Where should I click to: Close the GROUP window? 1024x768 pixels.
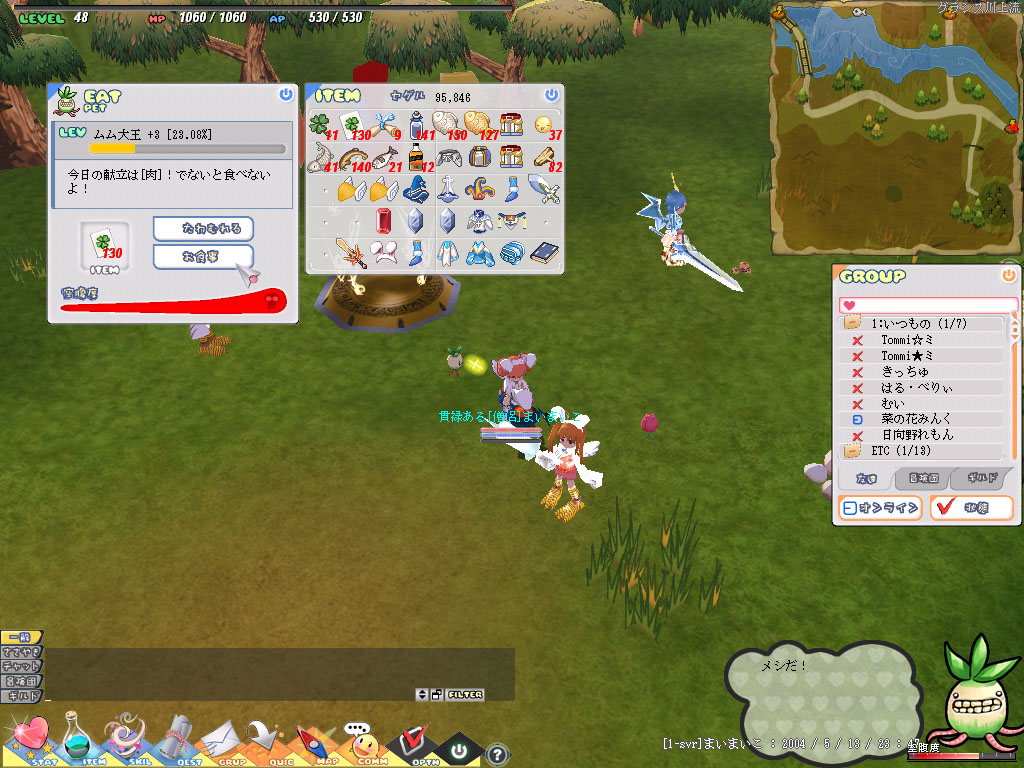(1008, 275)
